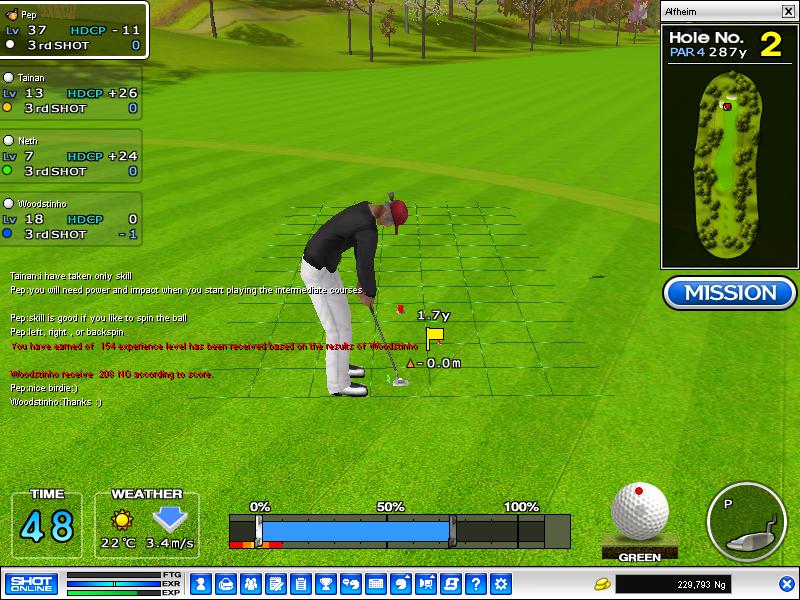This screenshot has height=600, width=800.
Task: Open the speech bubbles chat icon
Action: click(x=351, y=583)
